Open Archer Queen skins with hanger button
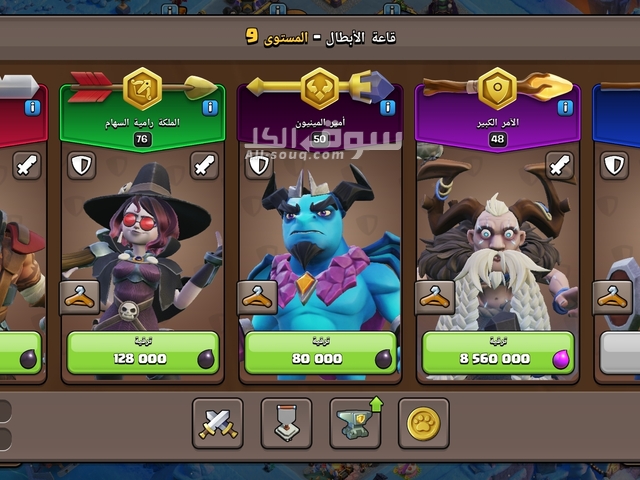The image size is (640, 480). click(x=80, y=297)
